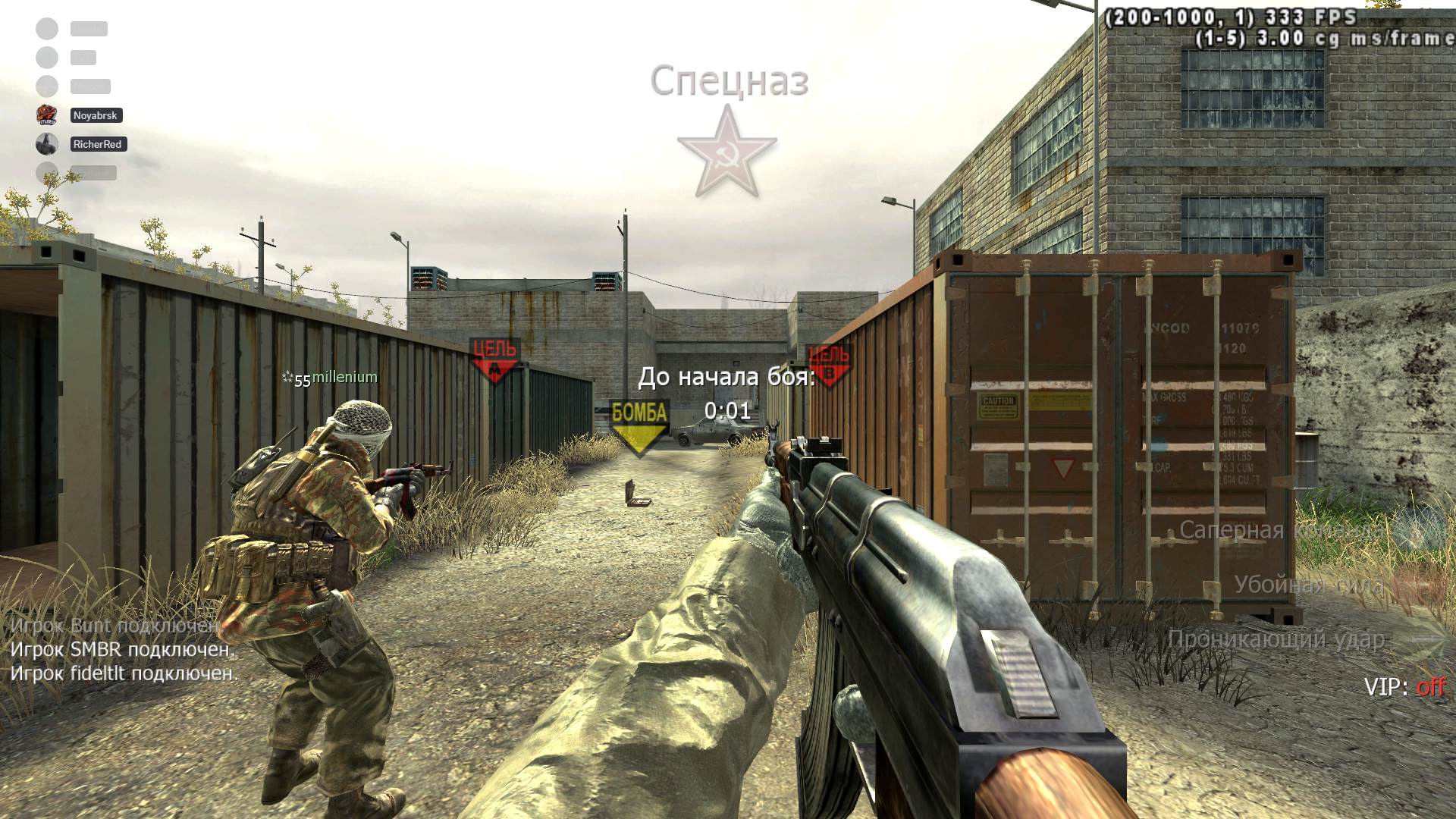Click RicherRed's avatar in the overlay

(47, 143)
